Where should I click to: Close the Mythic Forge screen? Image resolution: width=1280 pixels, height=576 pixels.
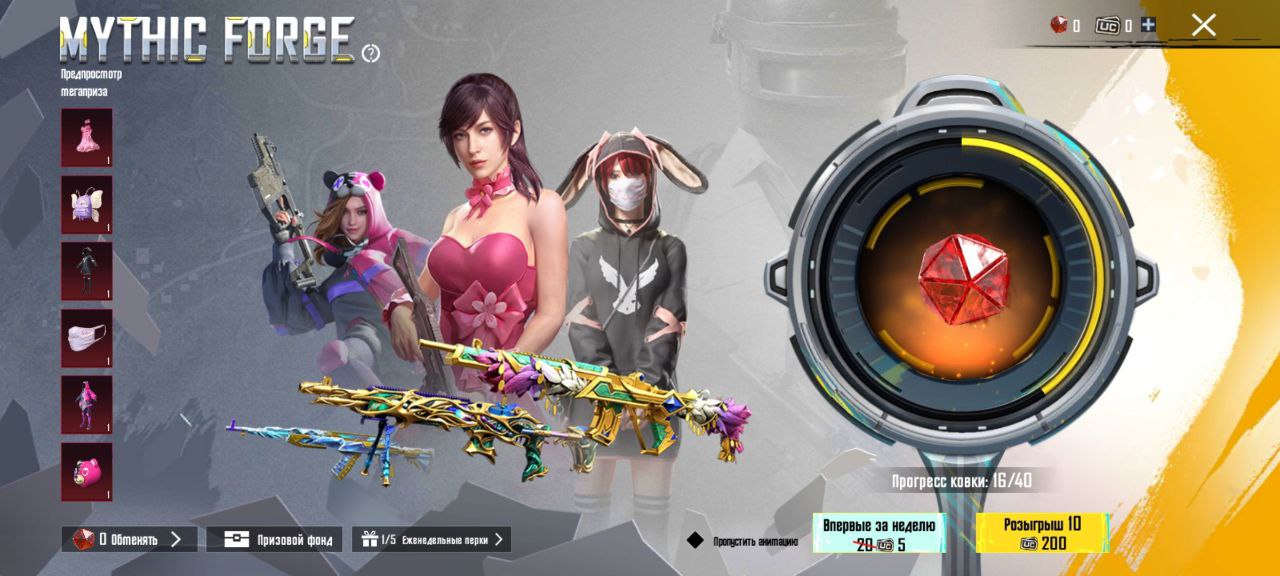(x=1203, y=25)
